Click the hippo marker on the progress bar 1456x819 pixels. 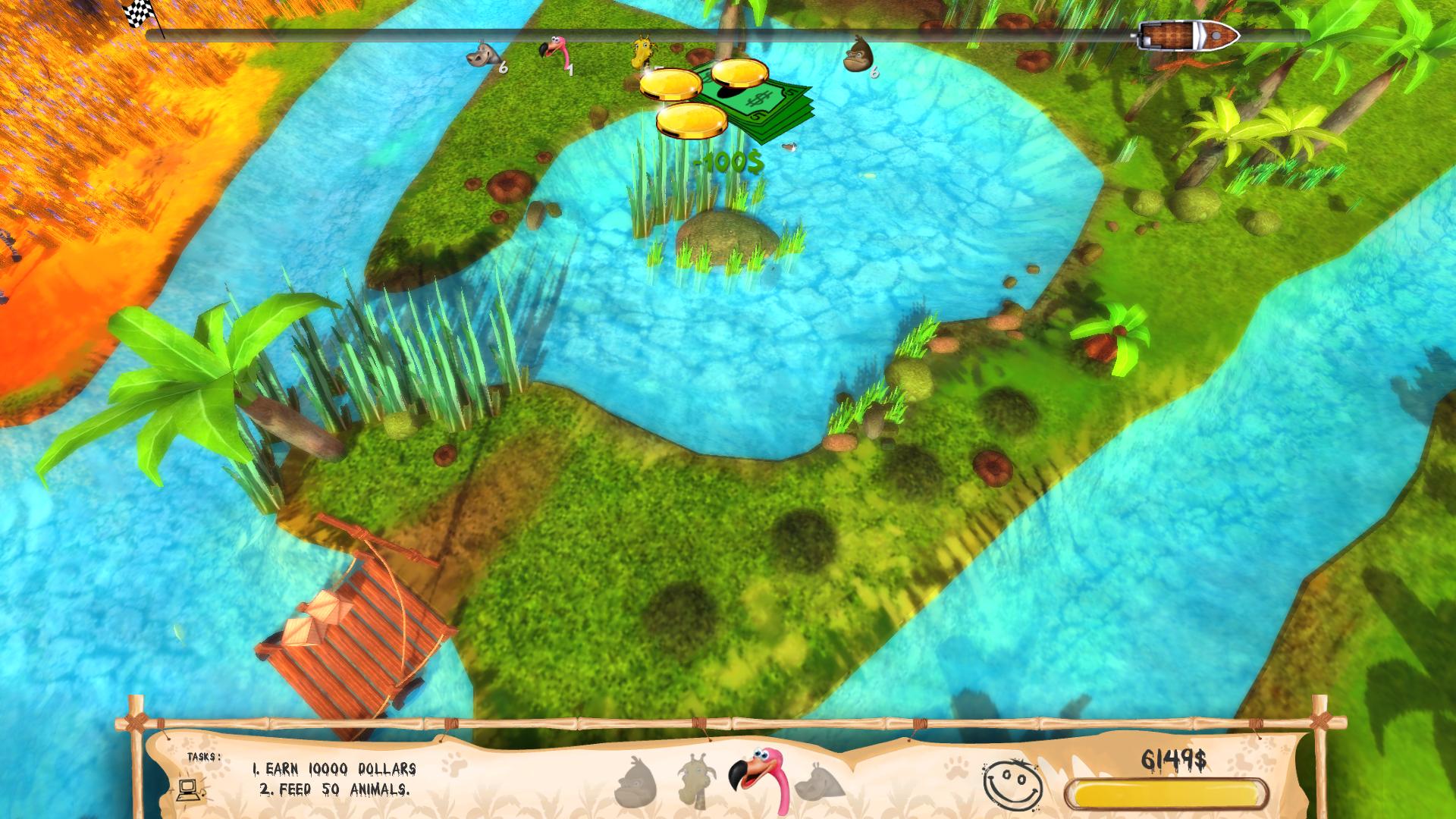coord(483,55)
